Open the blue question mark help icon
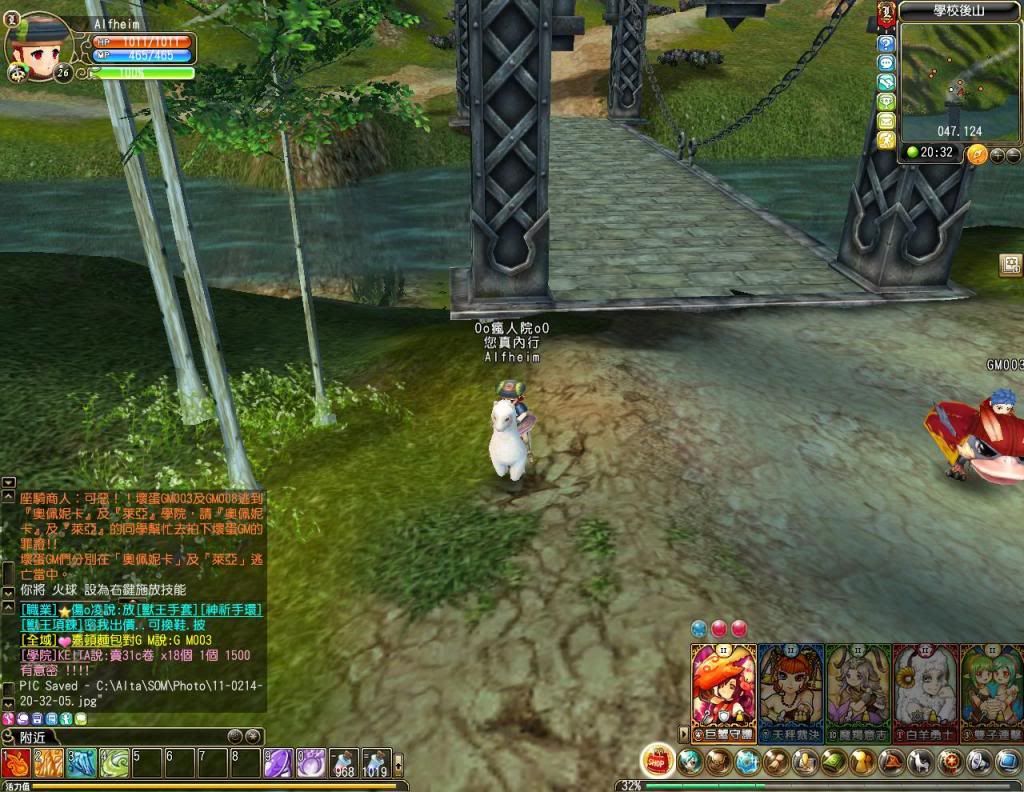This screenshot has height=792, width=1024. pyautogui.click(x=886, y=44)
